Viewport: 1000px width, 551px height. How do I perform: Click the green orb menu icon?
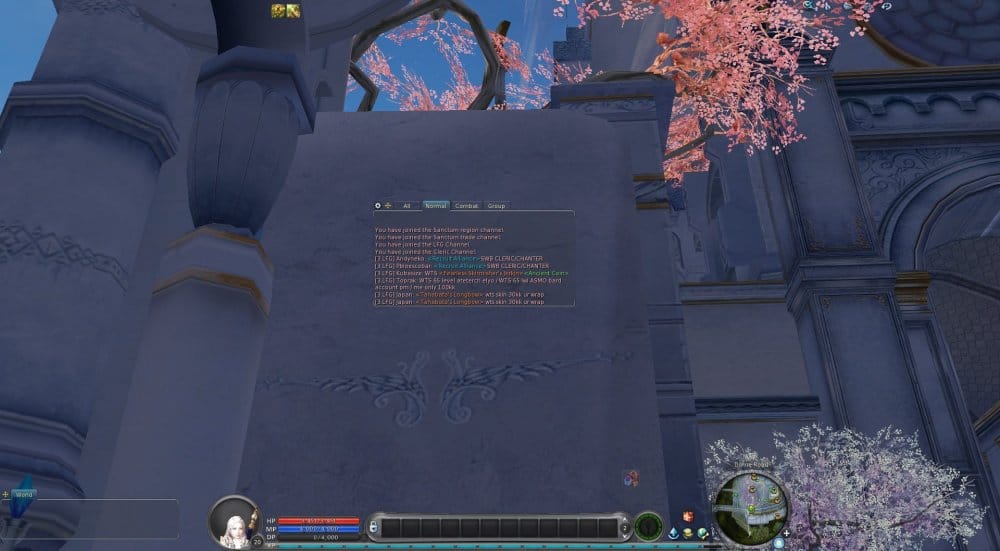pos(703,533)
